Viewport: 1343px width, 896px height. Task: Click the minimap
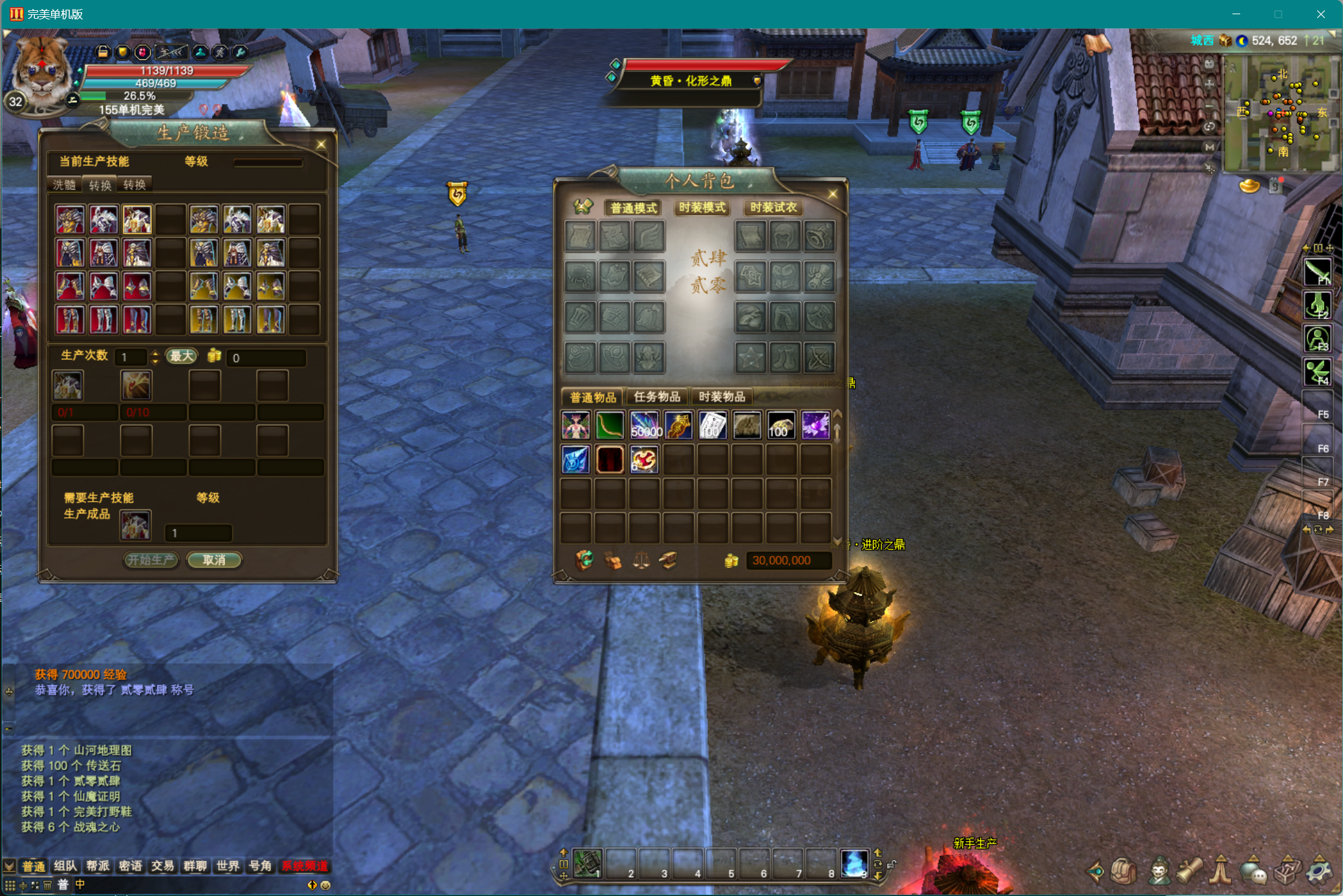[1280, 113]
